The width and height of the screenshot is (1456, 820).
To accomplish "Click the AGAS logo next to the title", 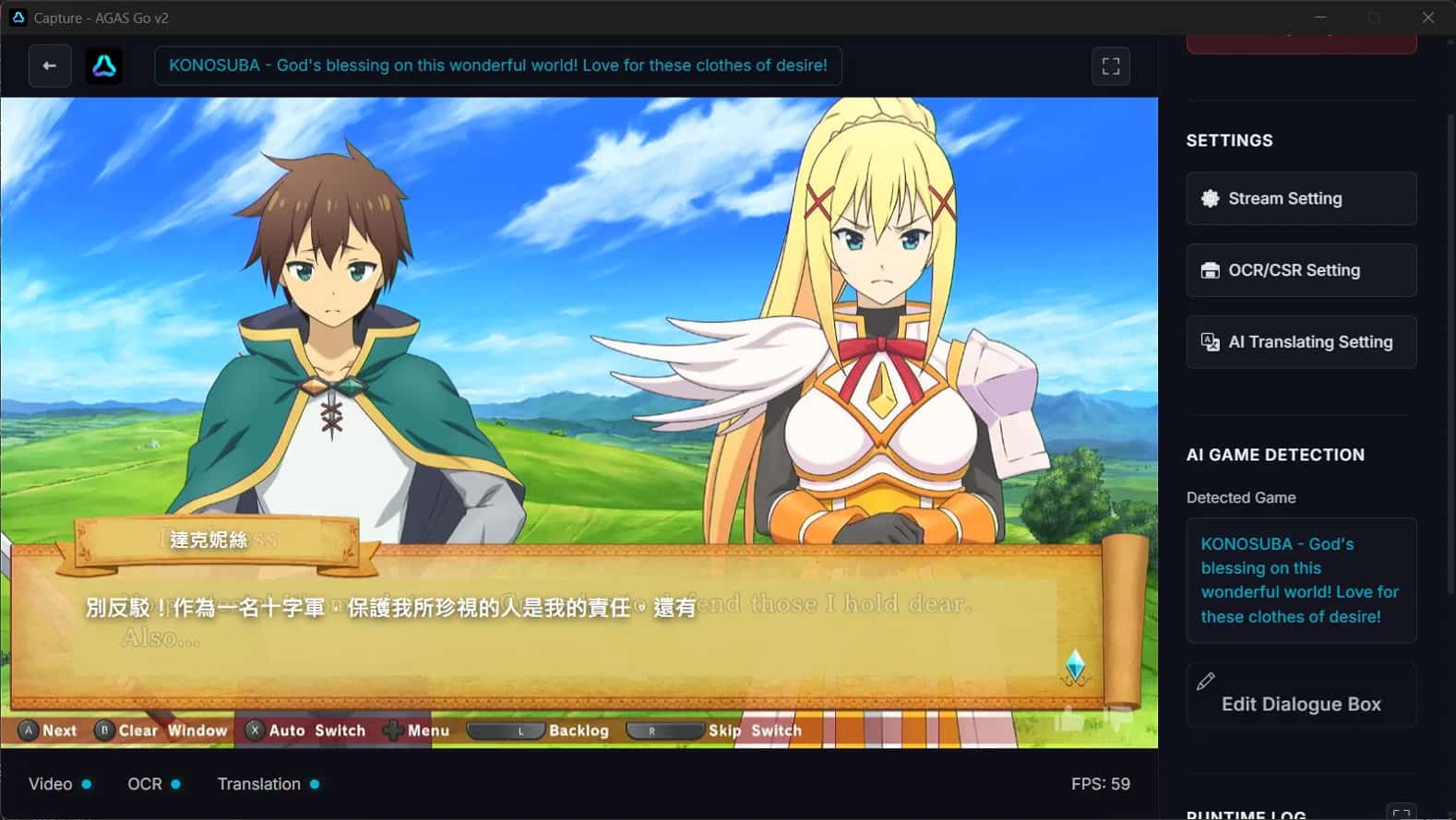I will [x=104, y=65].
